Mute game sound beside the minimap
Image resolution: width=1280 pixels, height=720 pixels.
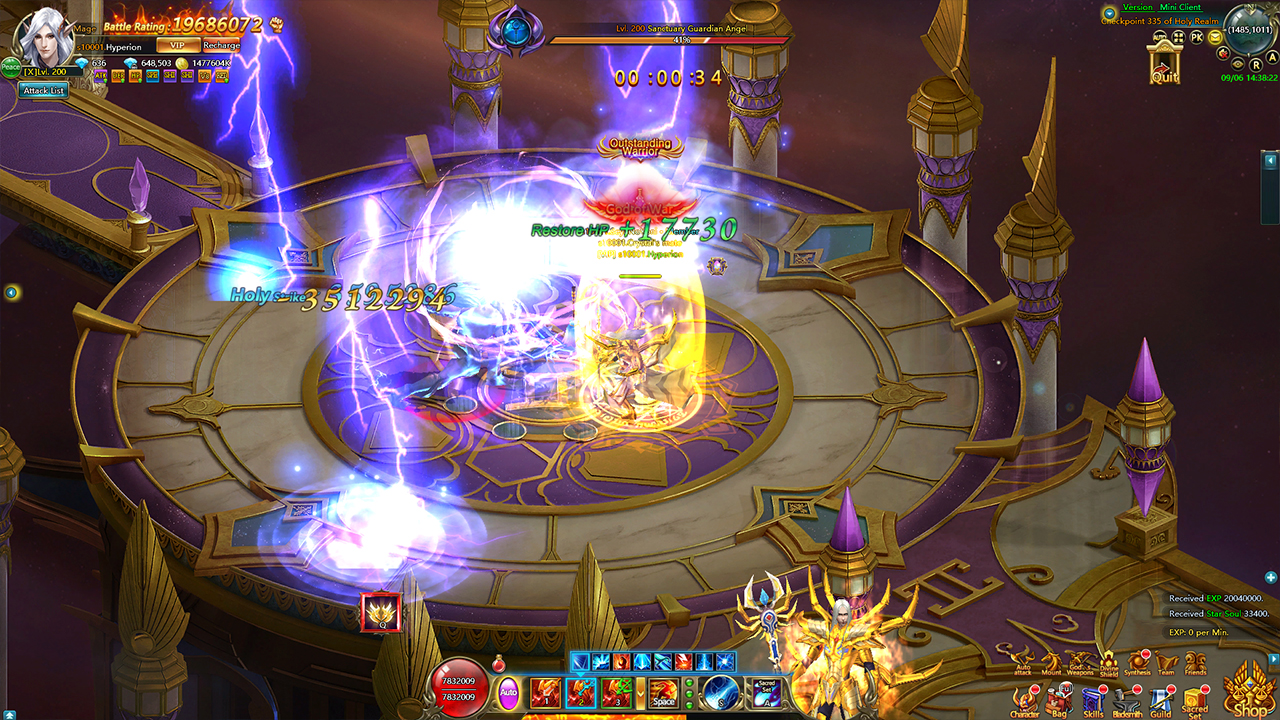(1223, 54)
